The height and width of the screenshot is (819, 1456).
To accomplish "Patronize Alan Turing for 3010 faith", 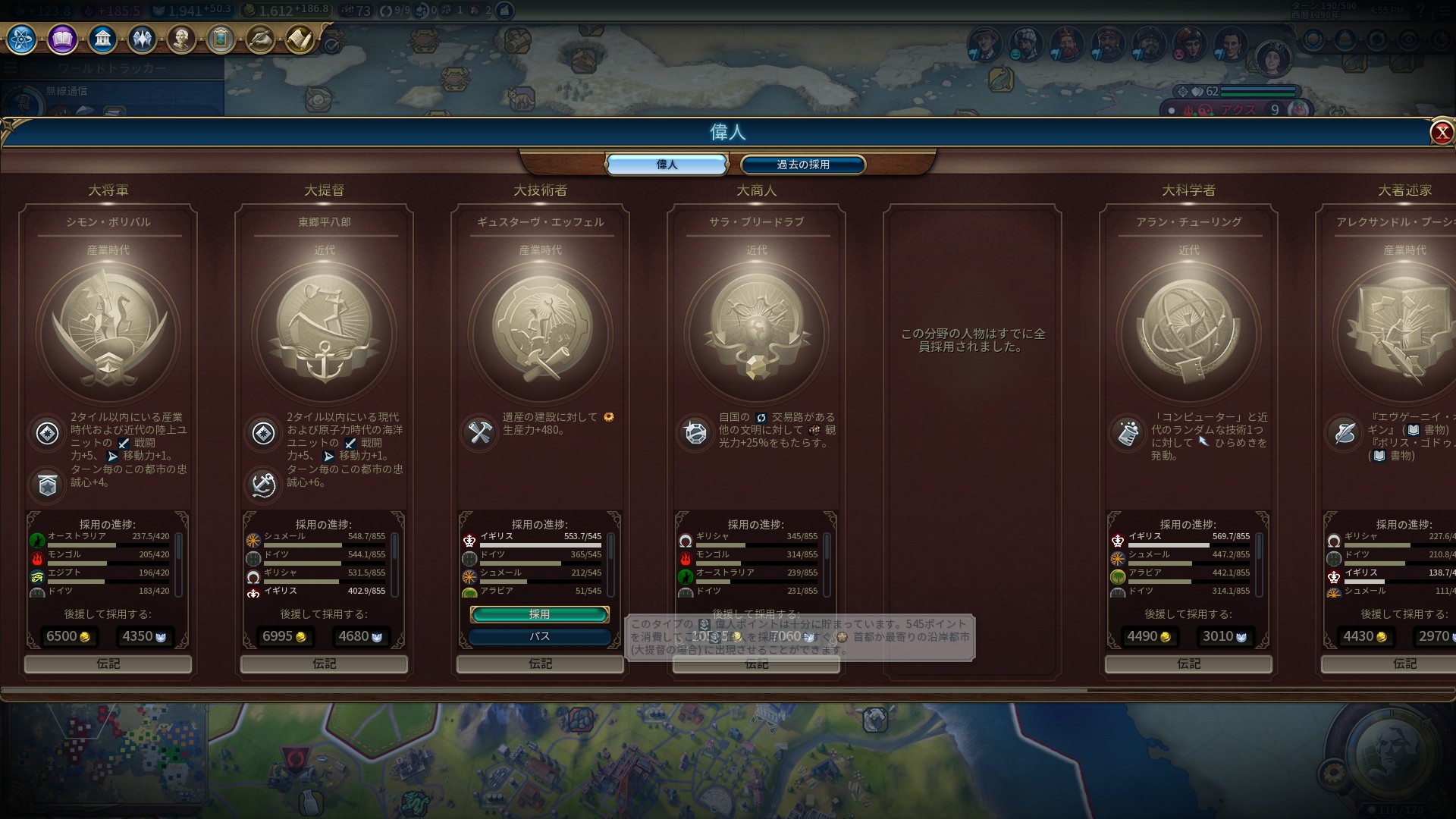I will click(1225, 636).
